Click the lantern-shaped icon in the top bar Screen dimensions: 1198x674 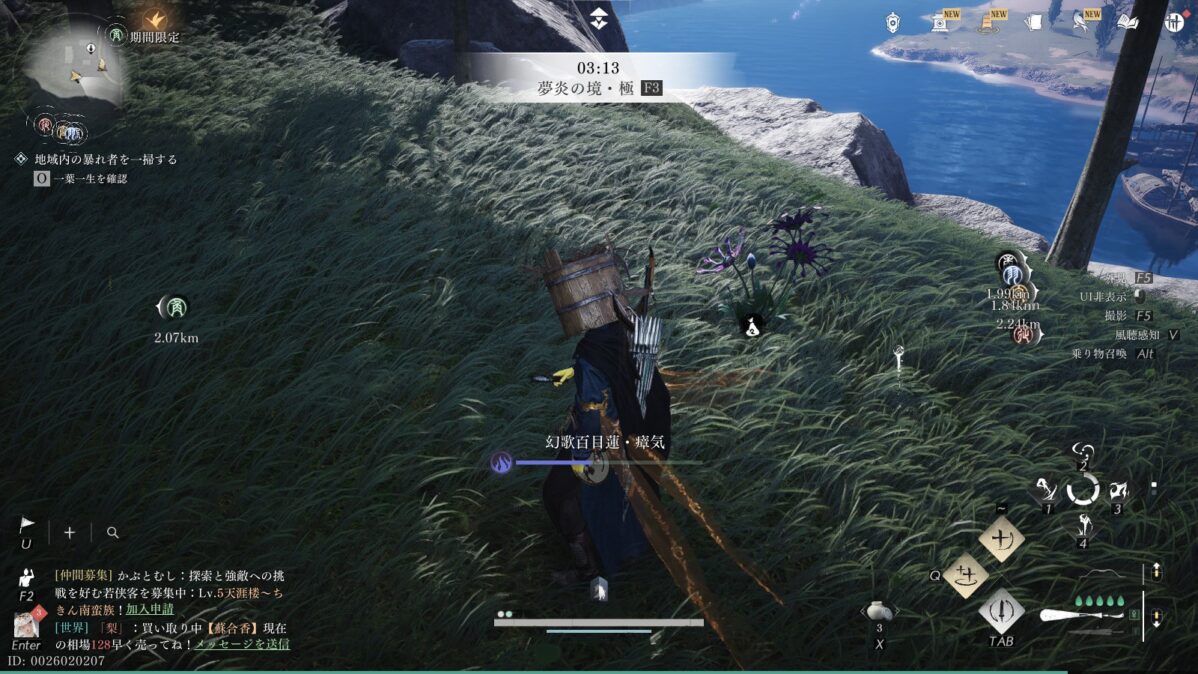click(893, 22)
